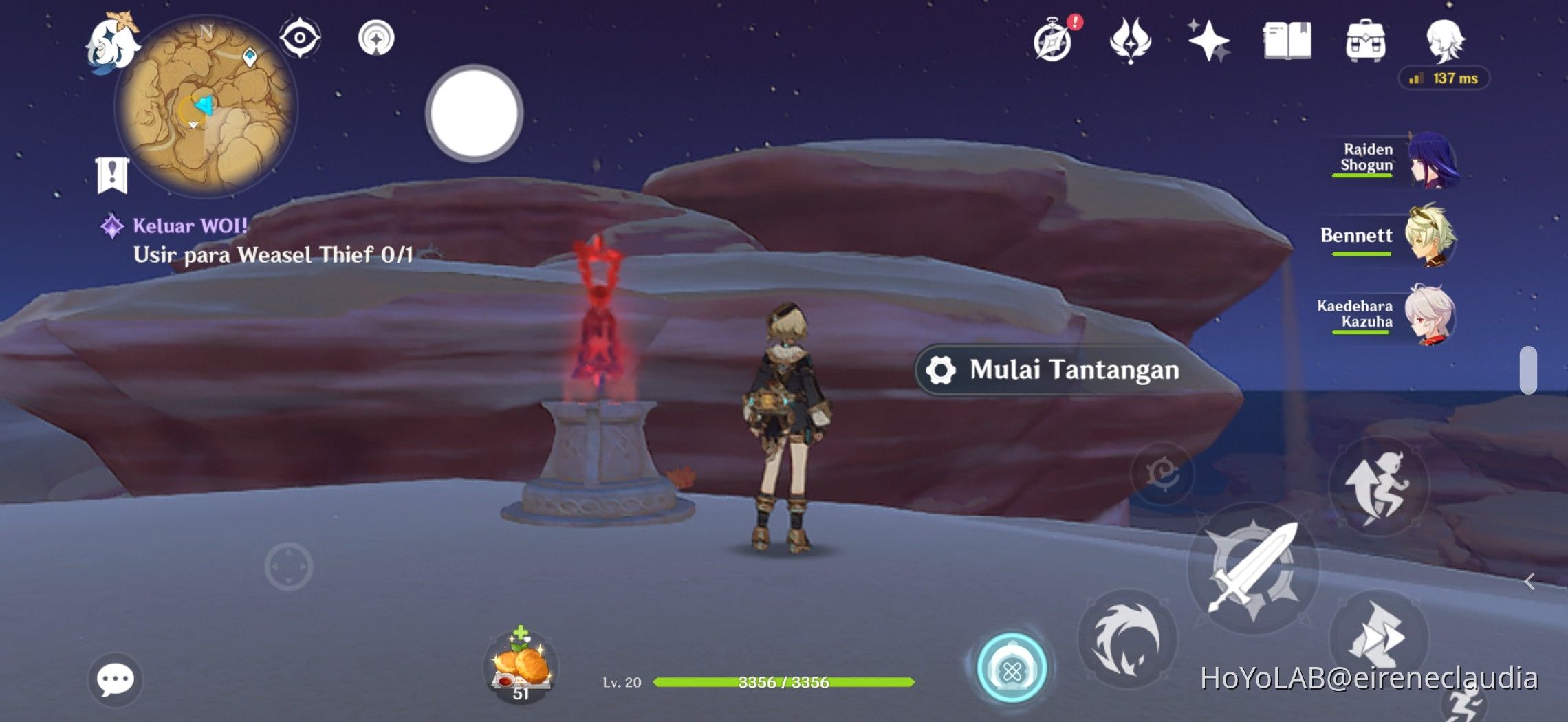1568x722 pixels.
Task: Select the elemental sight eye icon
Action: pos(301,38)
